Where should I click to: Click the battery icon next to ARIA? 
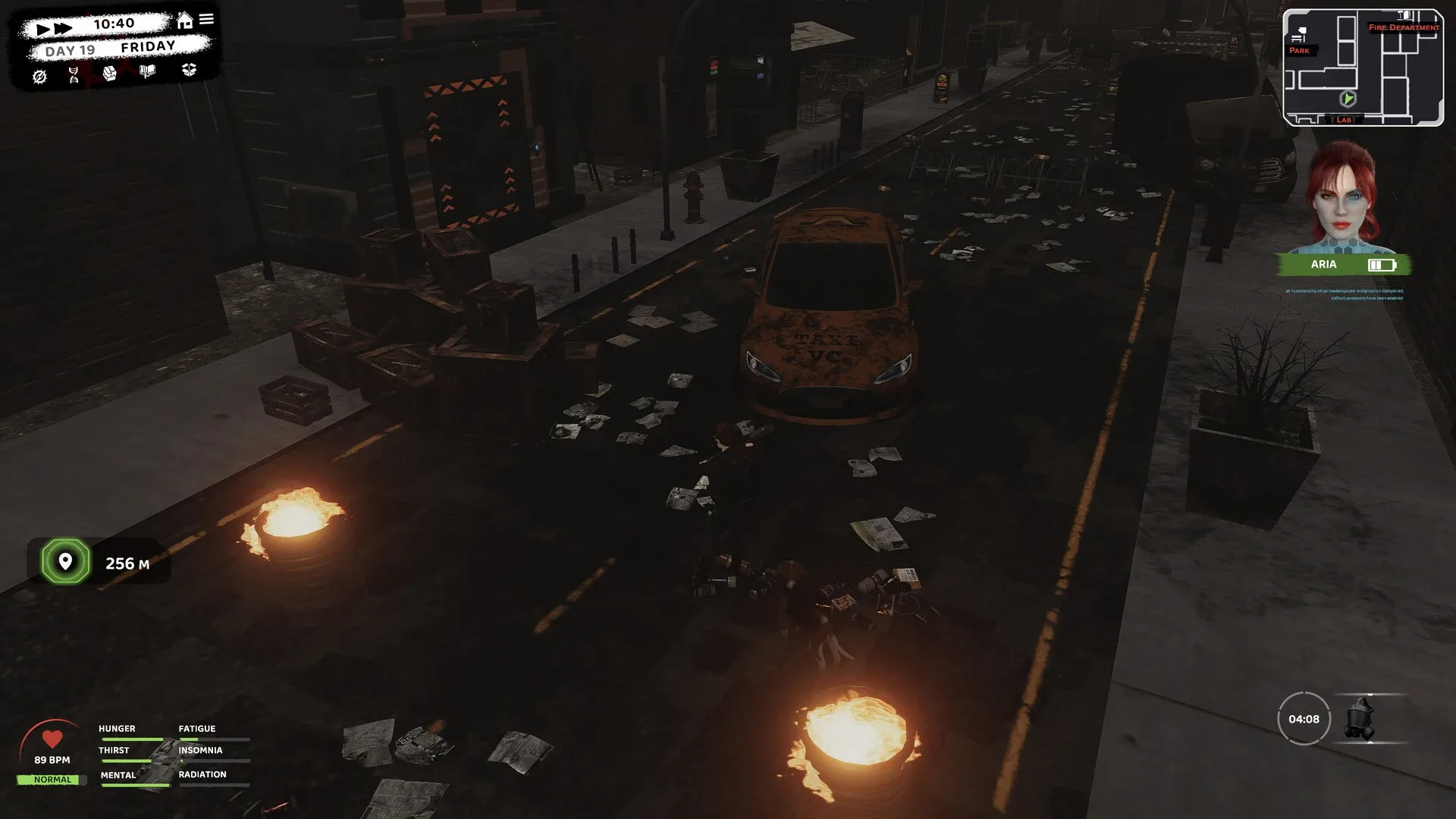1382,264
